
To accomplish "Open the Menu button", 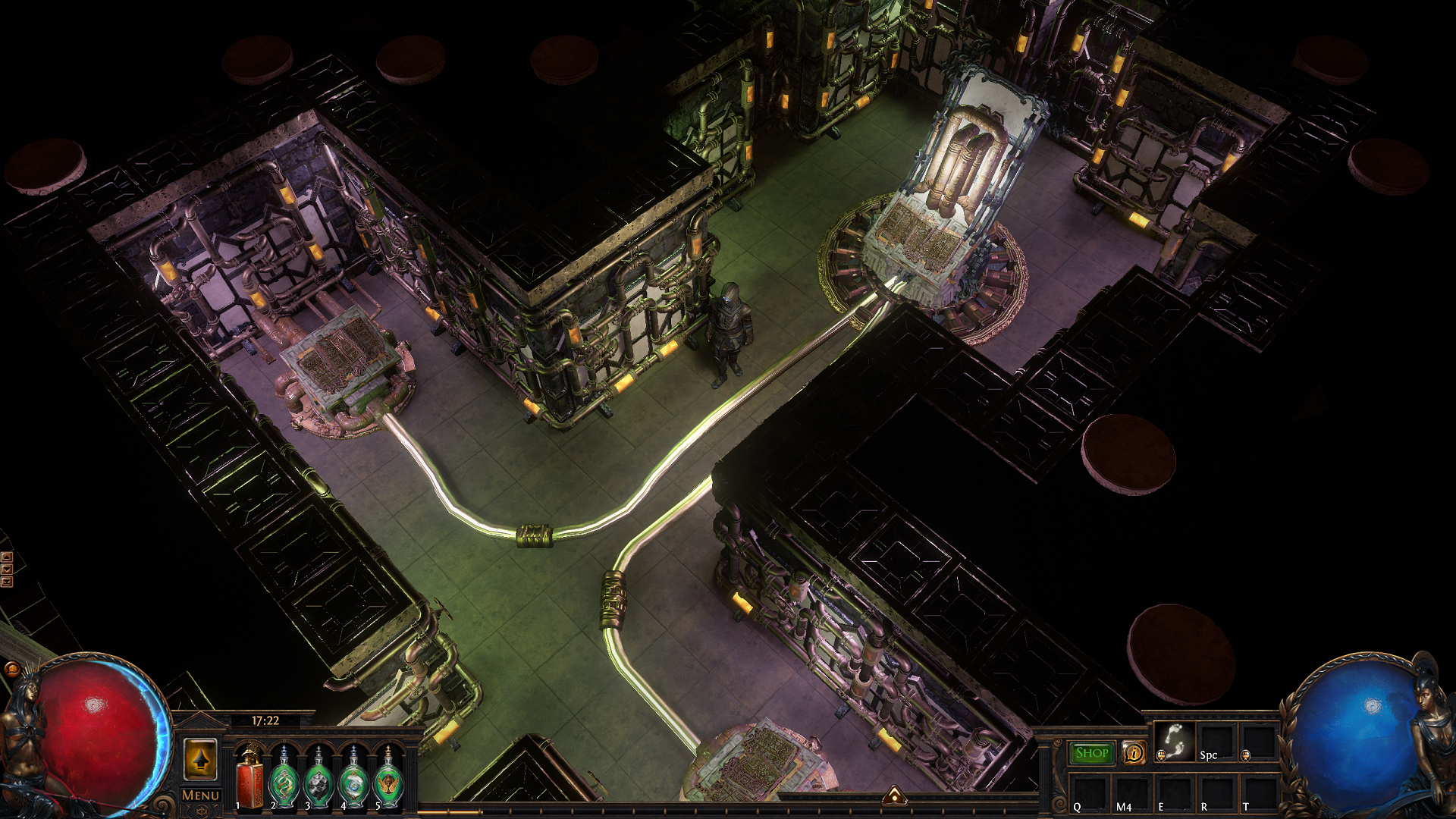I will pyautogui.click(x=201, y=795).
